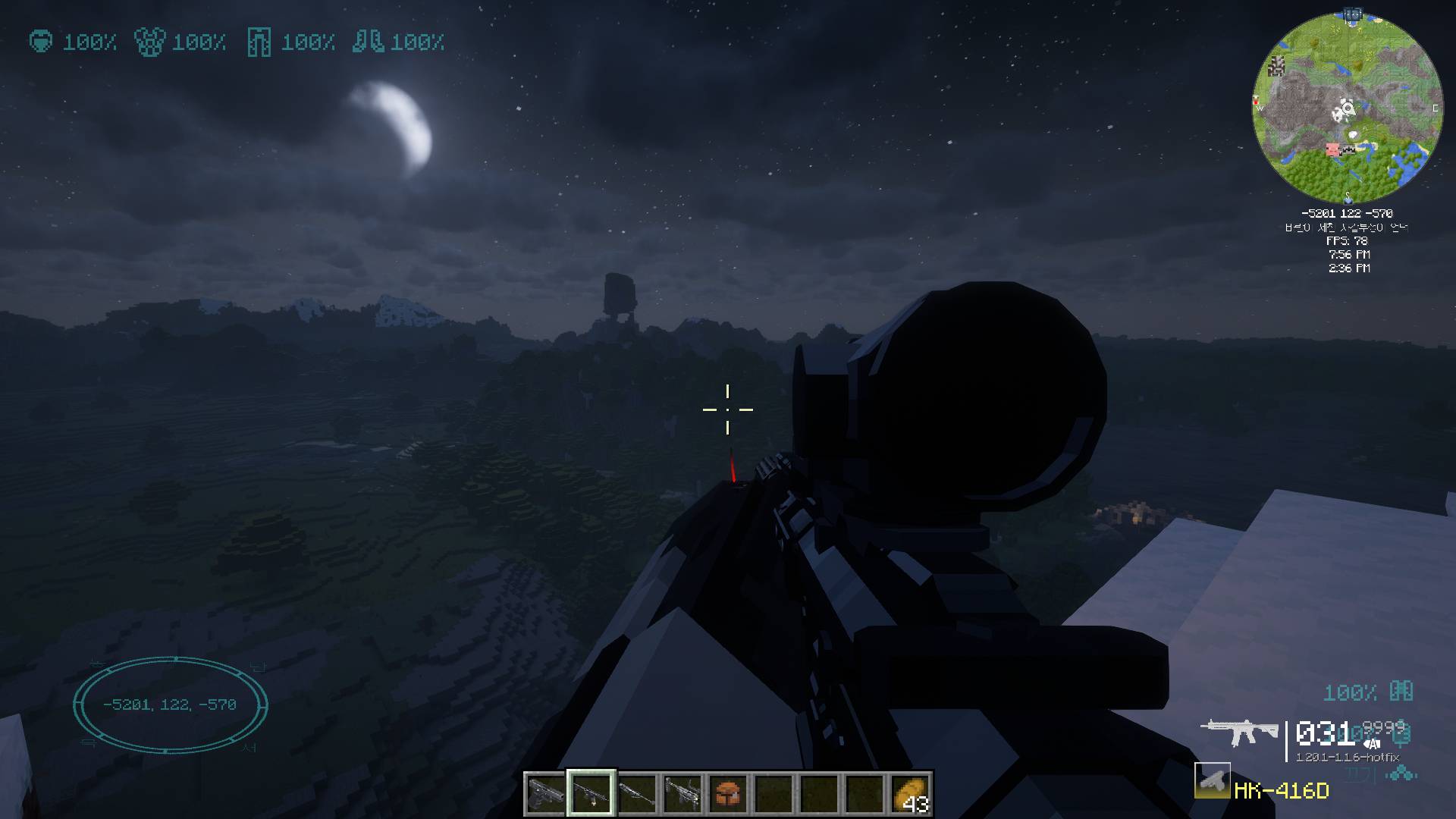Expand the FPS: 78 status display

pyautogui.click(x=1348, y=241)
